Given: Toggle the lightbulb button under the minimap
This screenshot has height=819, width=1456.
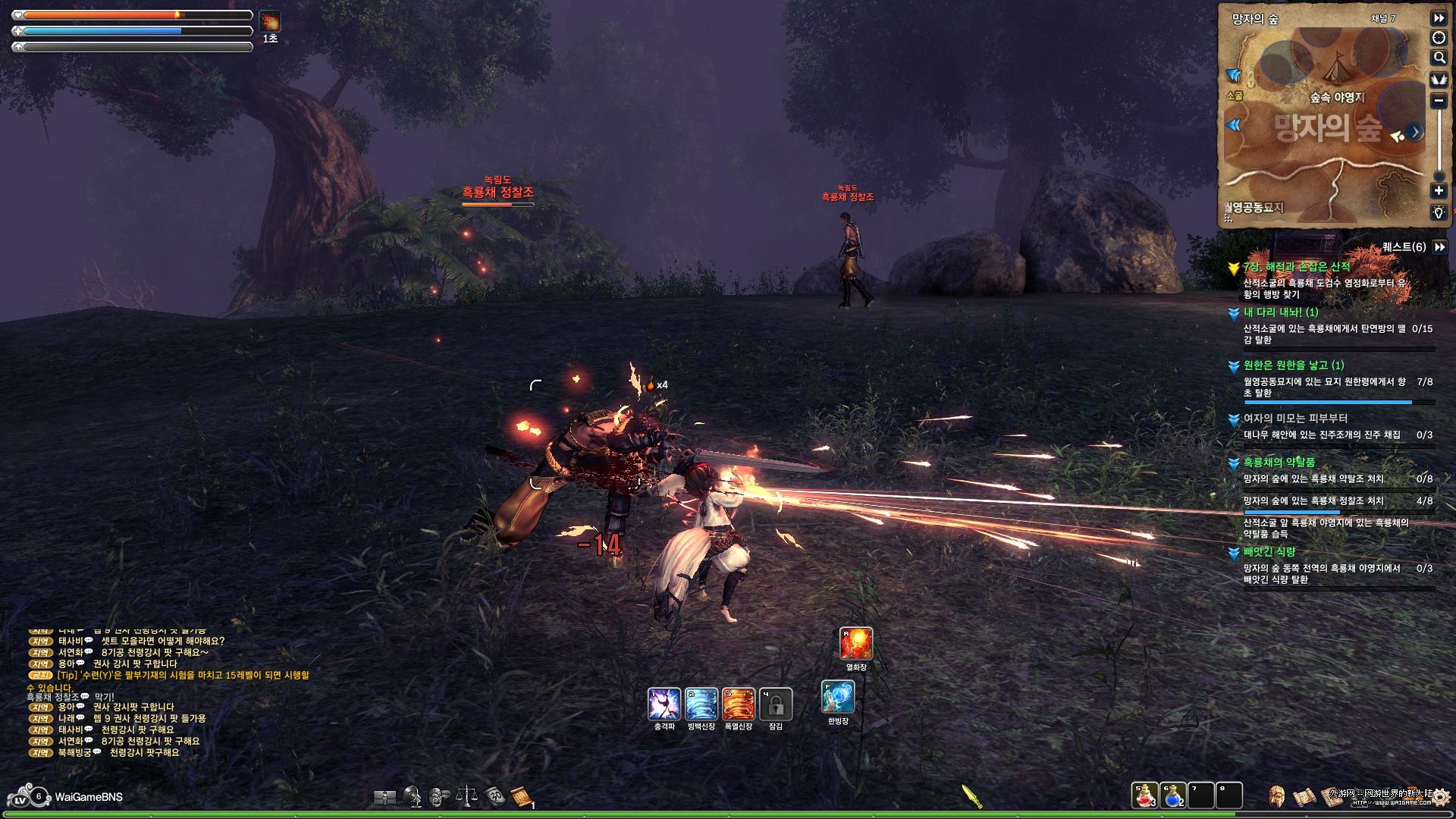Looking at the screenshot, I should tap(1439, 213).
